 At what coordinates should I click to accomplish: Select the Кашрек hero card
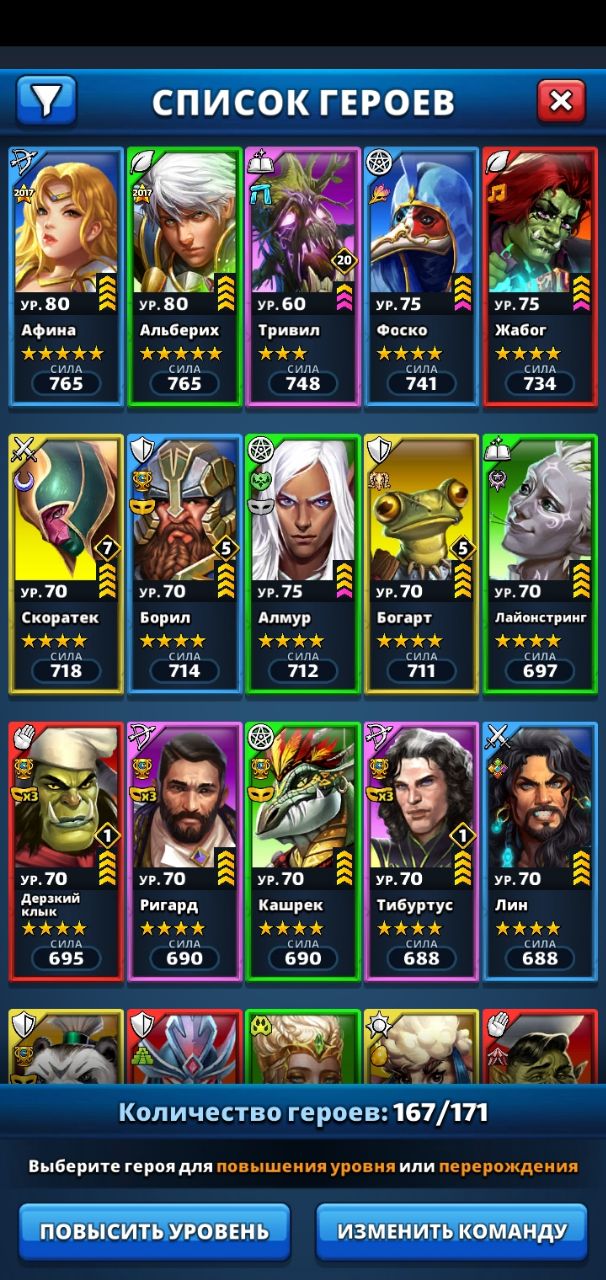(303, 850)
